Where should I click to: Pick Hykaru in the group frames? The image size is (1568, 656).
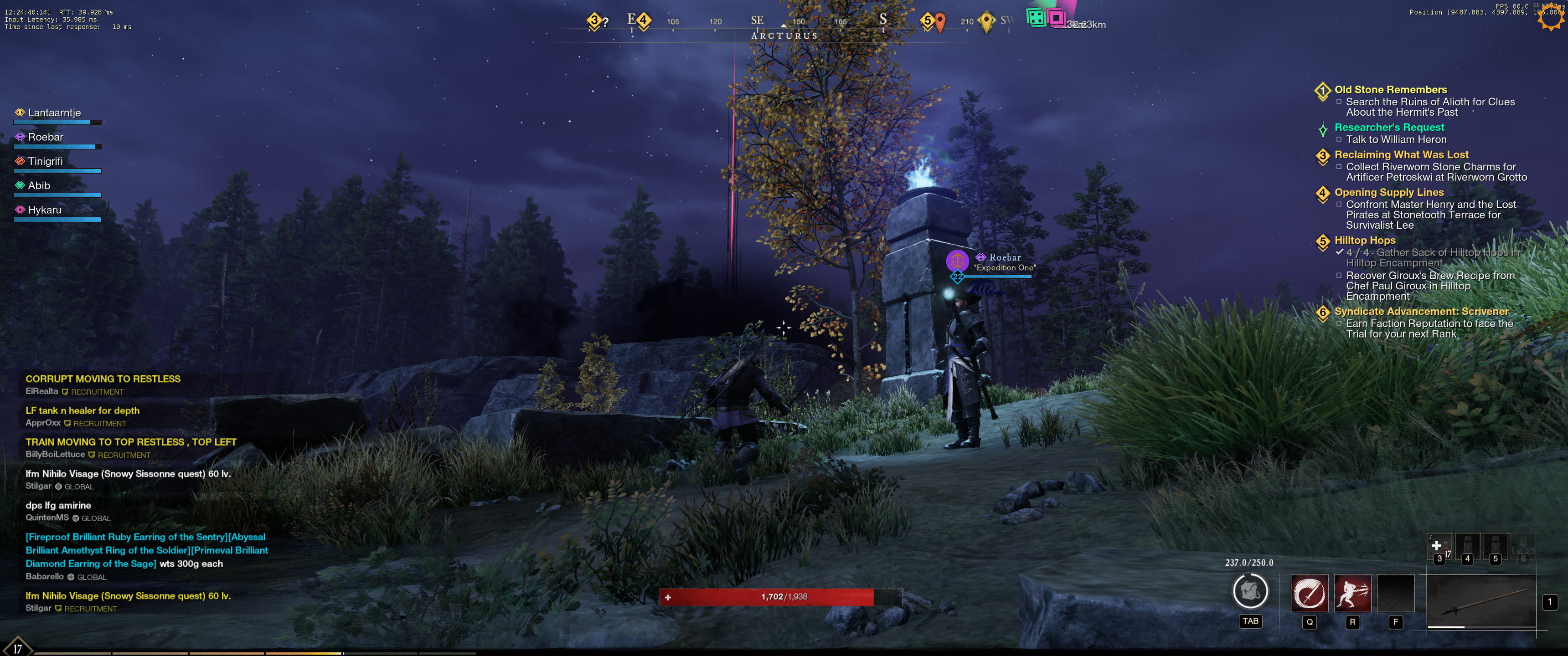click(x=44, y=210)
